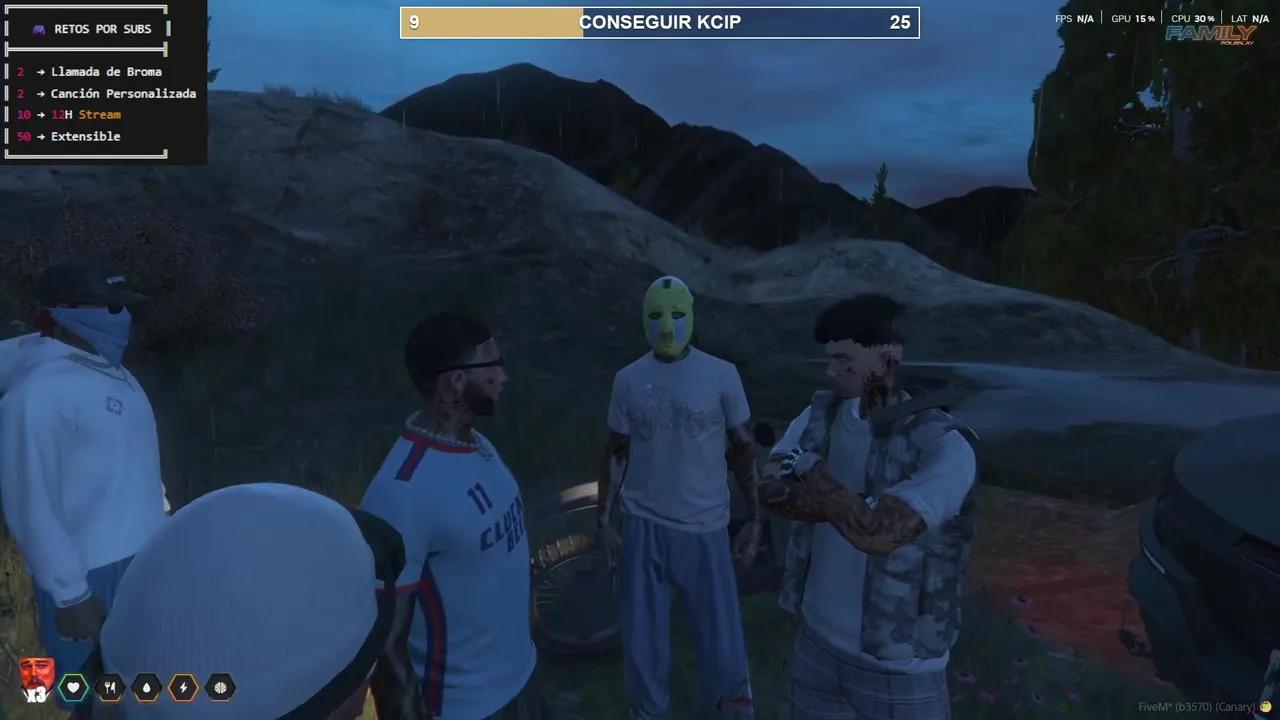Click the KCIP progress bar at 9 of 25
Image resolution: width=1280 pixels, height=720 pixels.
pyautogui.click(x=660, y=21)
